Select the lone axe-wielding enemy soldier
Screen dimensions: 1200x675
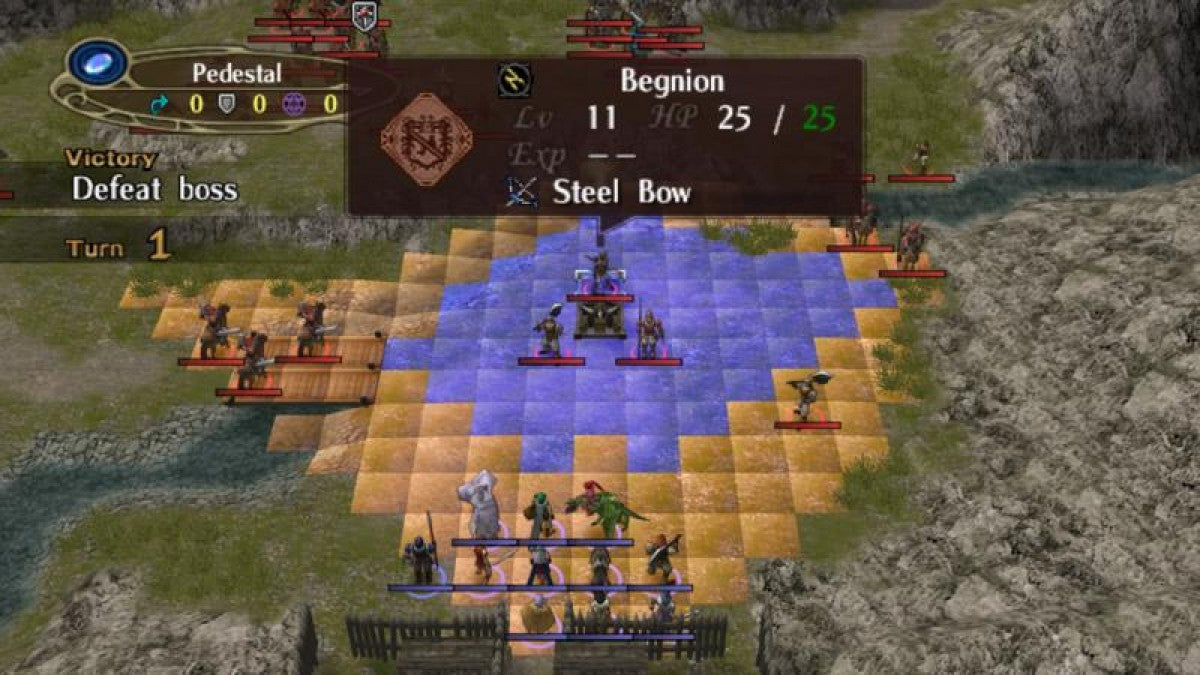coord(806,396)
